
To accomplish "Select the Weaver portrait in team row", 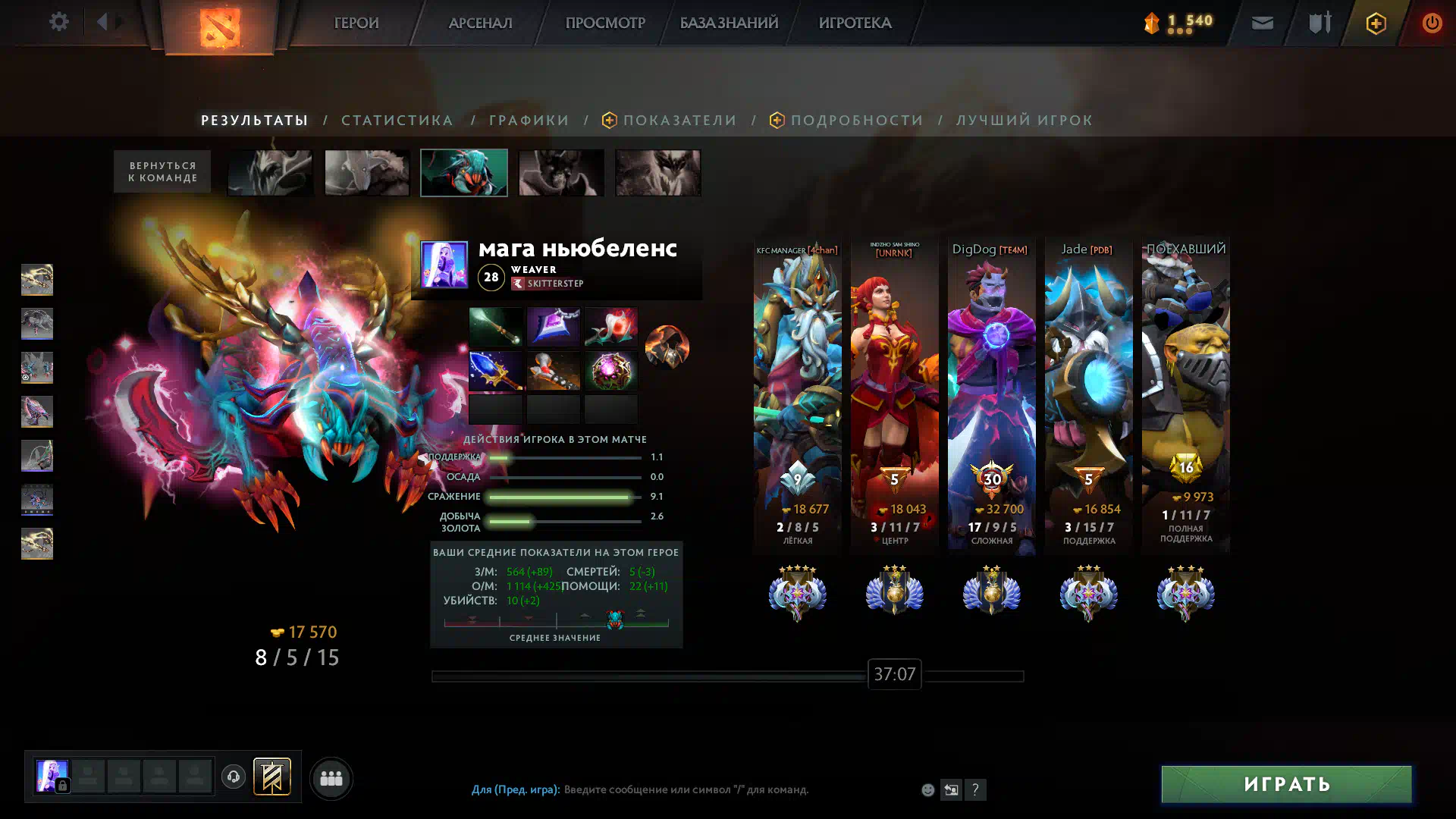I will [464, 173].
